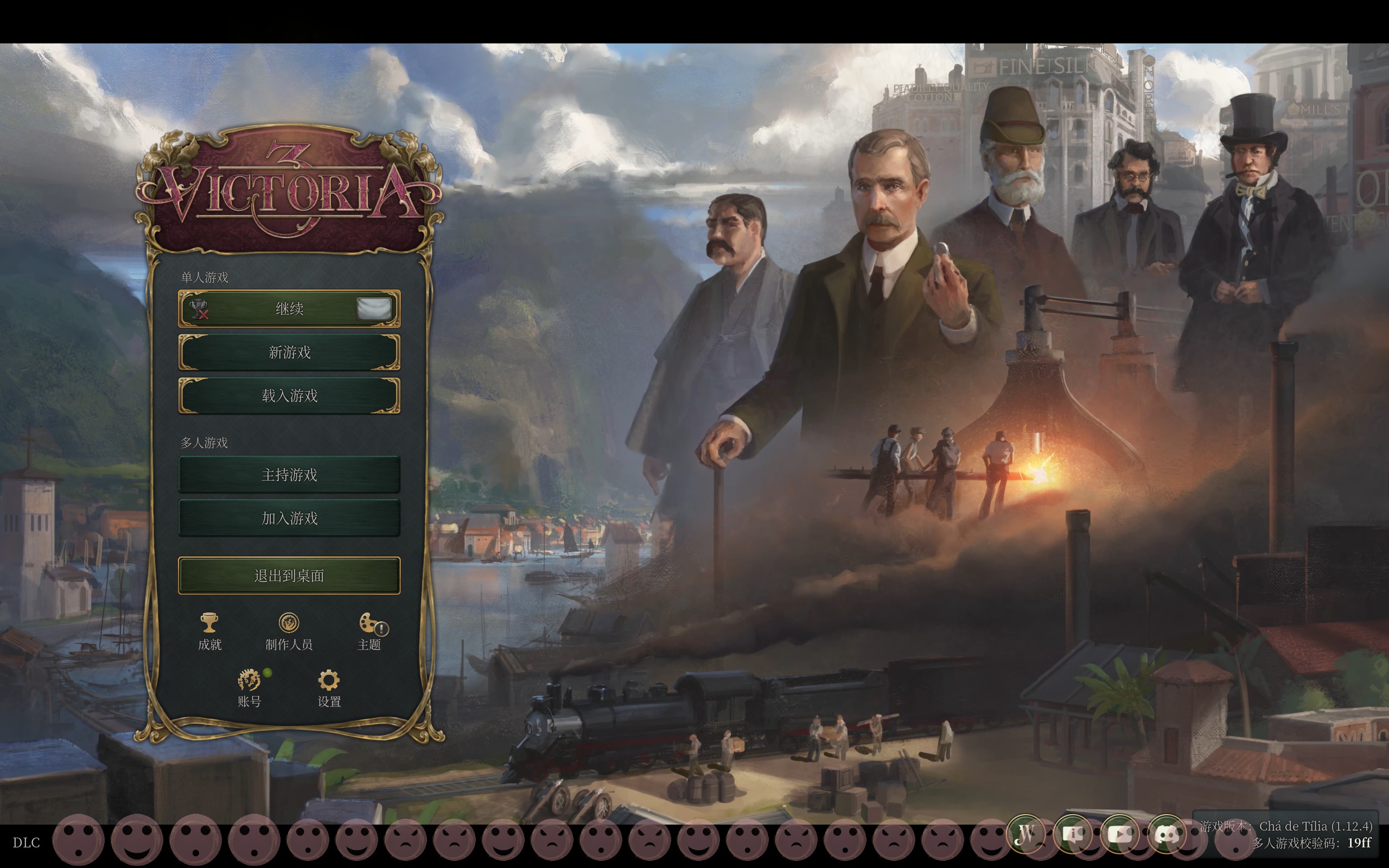Start a new game with 新游戏
The height and width of the screenshot is (868, 1389).
(289, 352)
